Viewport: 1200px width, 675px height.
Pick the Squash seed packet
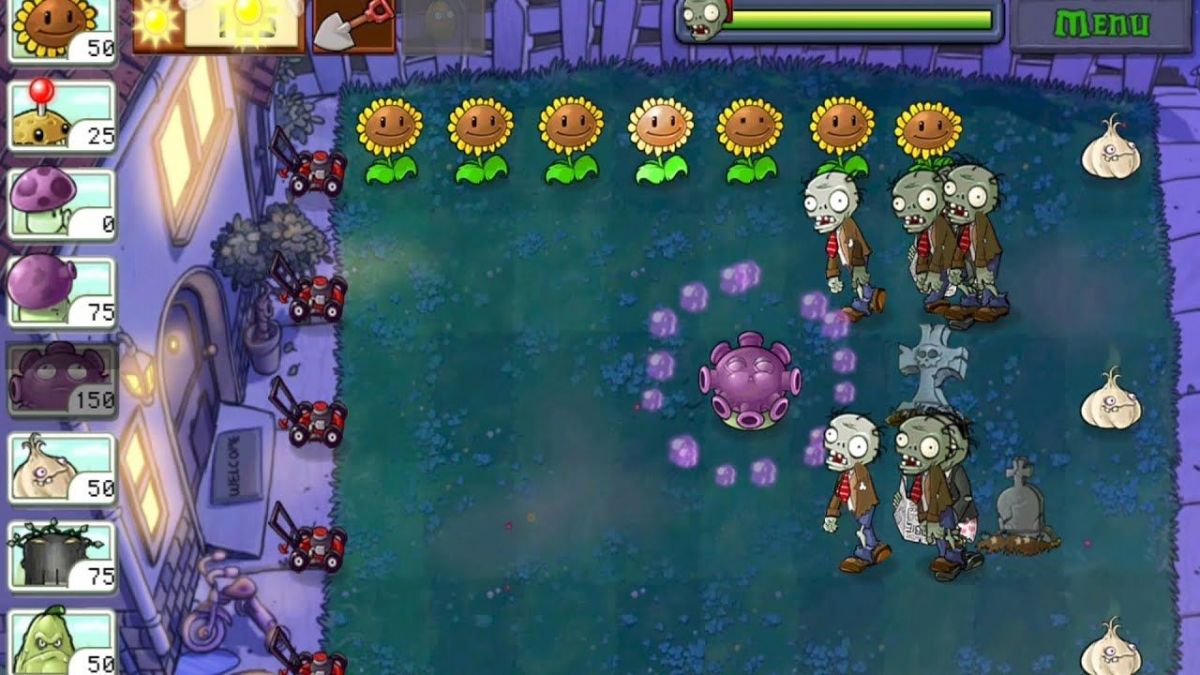tap(62, 640)
